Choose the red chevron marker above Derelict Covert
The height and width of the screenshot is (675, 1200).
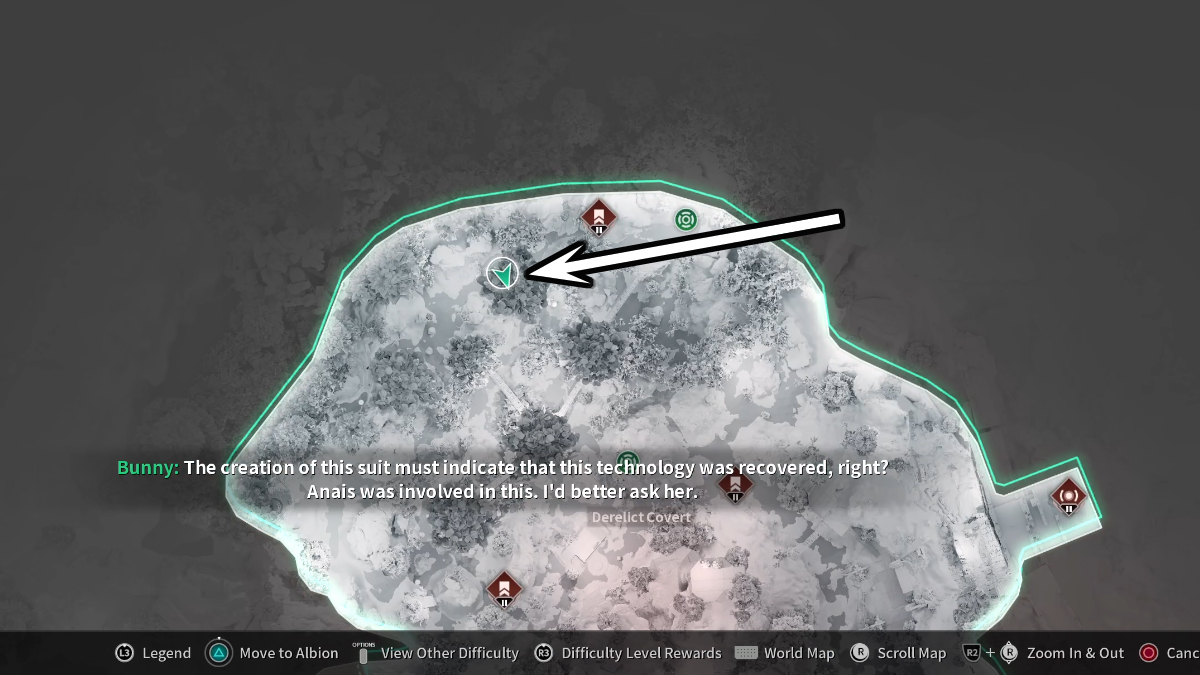tap(735, 485)
